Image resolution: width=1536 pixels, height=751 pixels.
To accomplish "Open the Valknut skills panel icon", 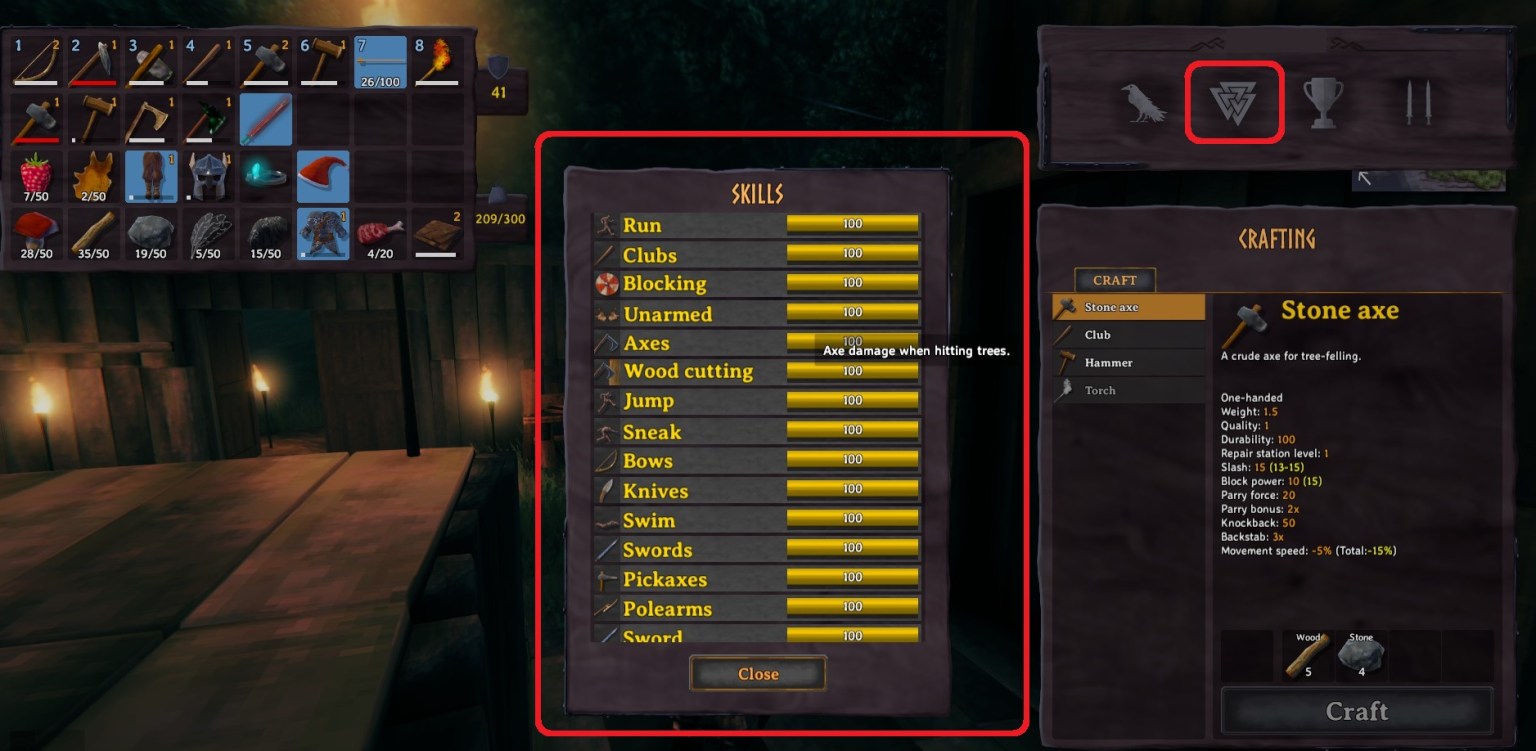I will [1234, 101].
